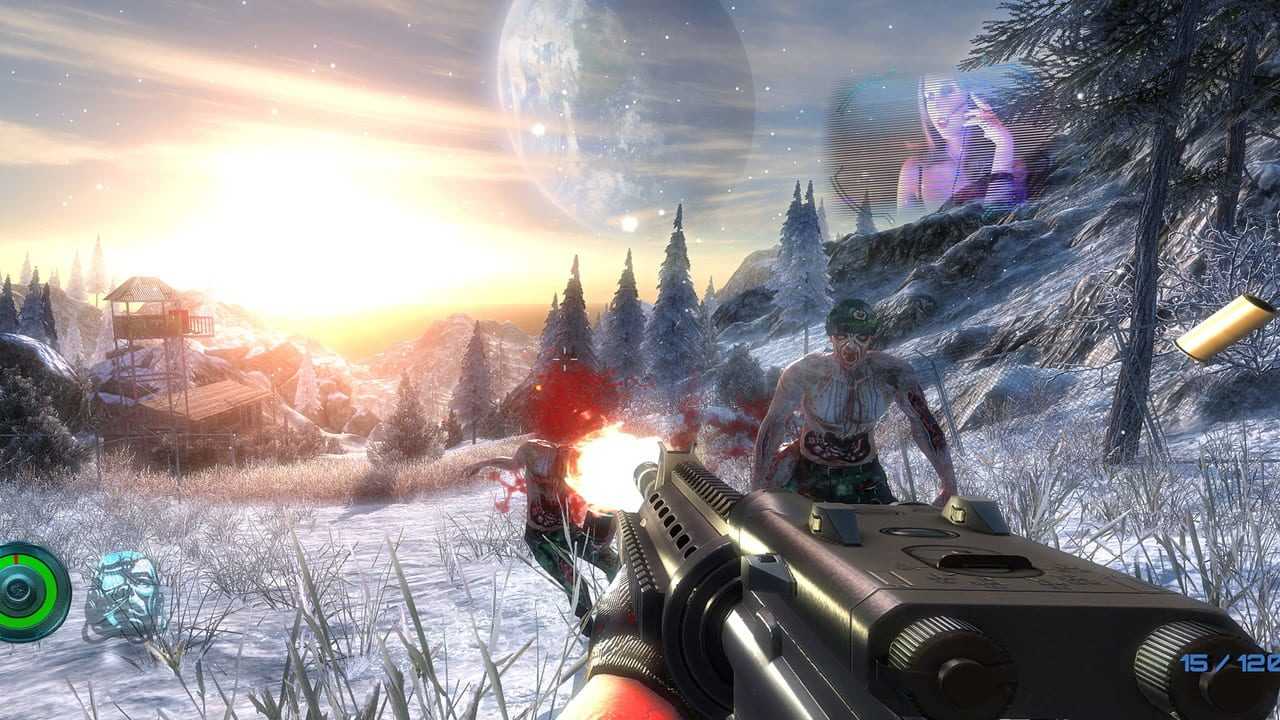The width and height of the screenshot is (1280, 720).
Task: Click the cyan stone face mask icon
Action: coord(124,593)
